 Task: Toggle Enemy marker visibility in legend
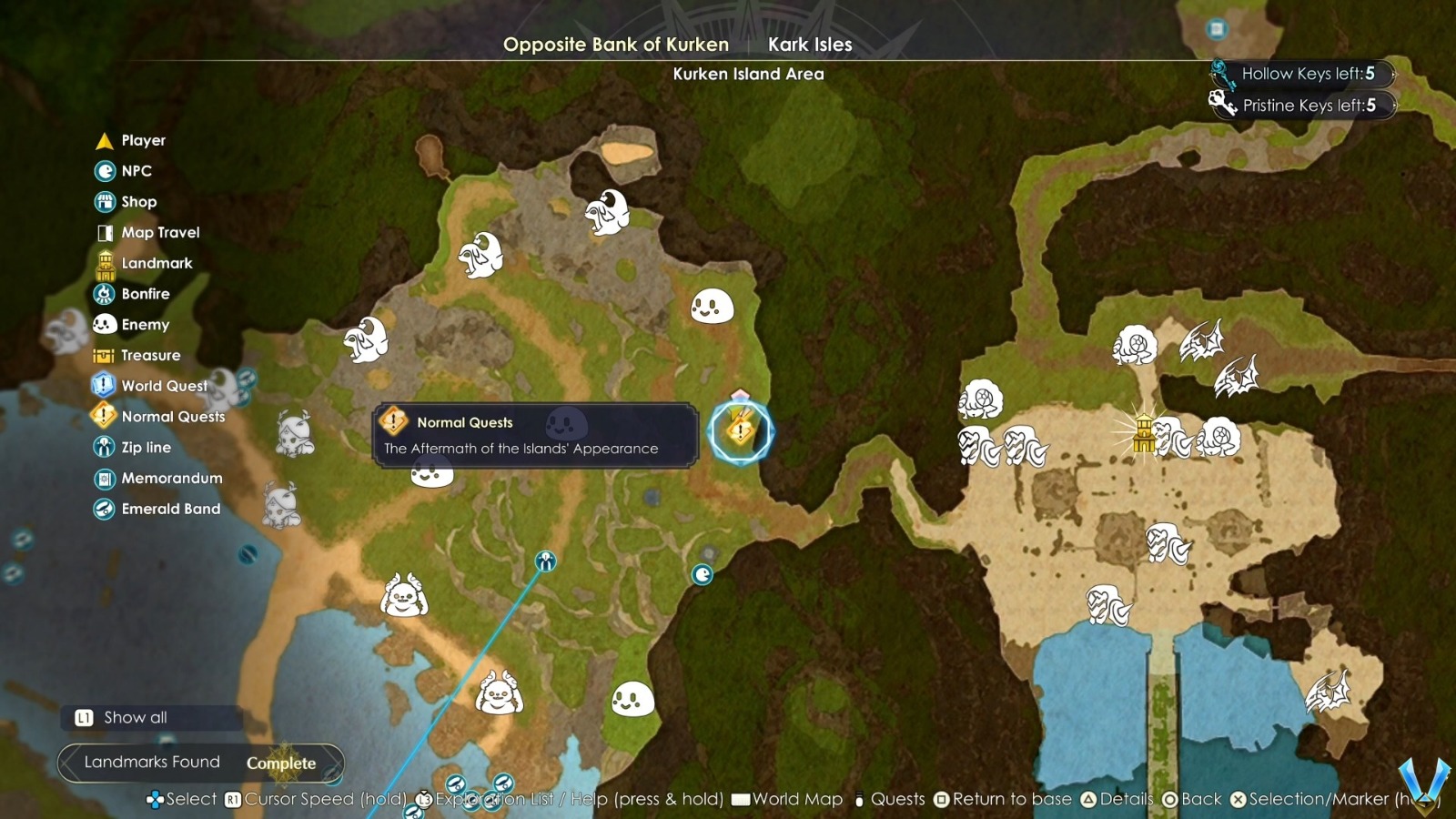[x=102, y=324]
